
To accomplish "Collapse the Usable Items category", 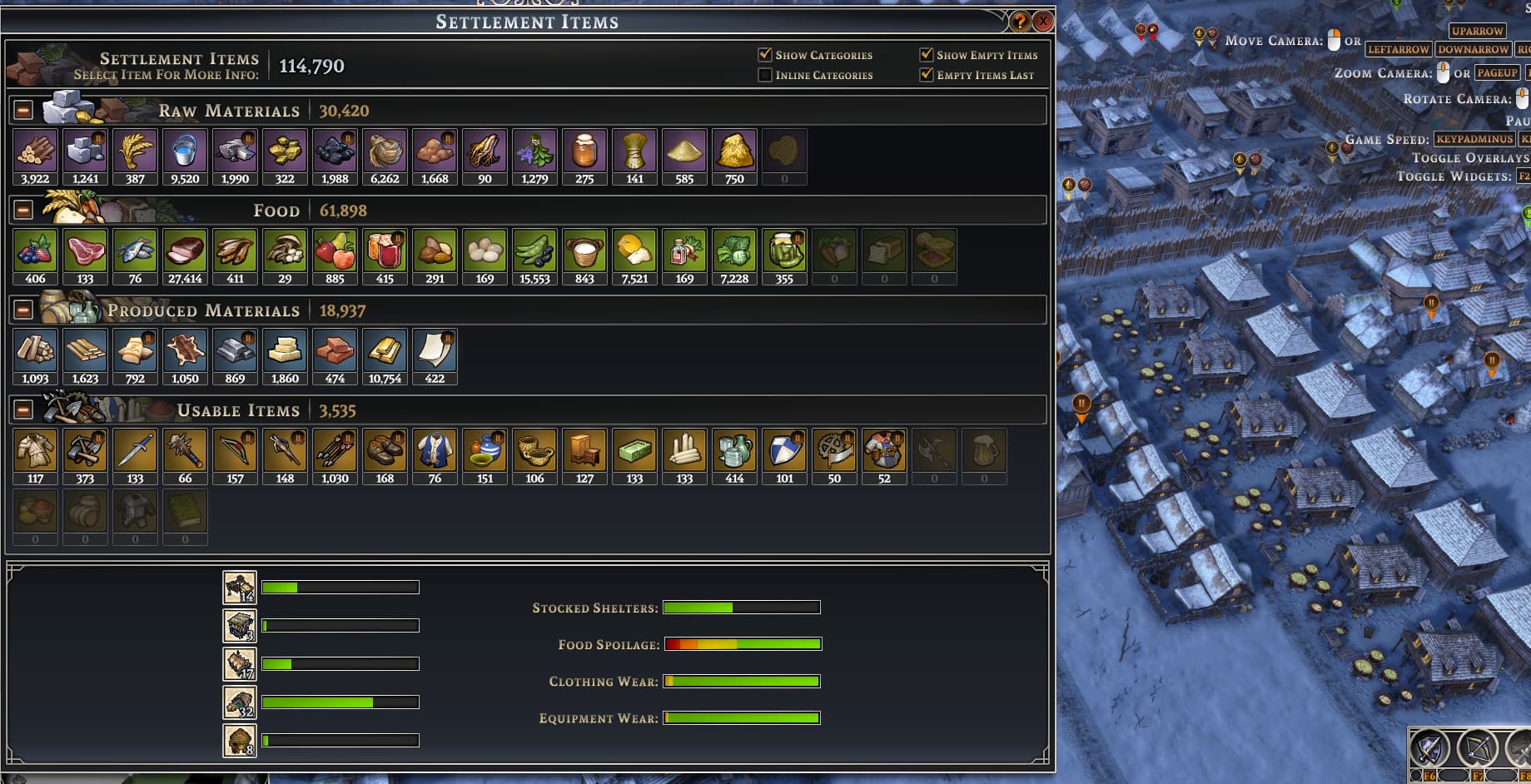I will (23, 410).
